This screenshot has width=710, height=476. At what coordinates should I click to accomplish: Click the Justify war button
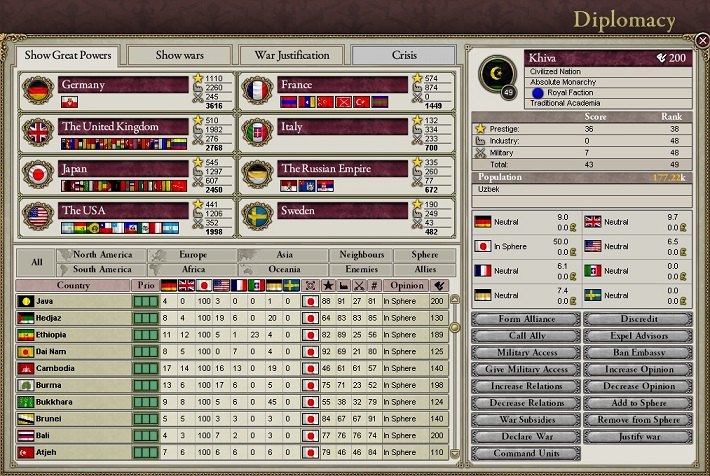(x=636, y=437)
